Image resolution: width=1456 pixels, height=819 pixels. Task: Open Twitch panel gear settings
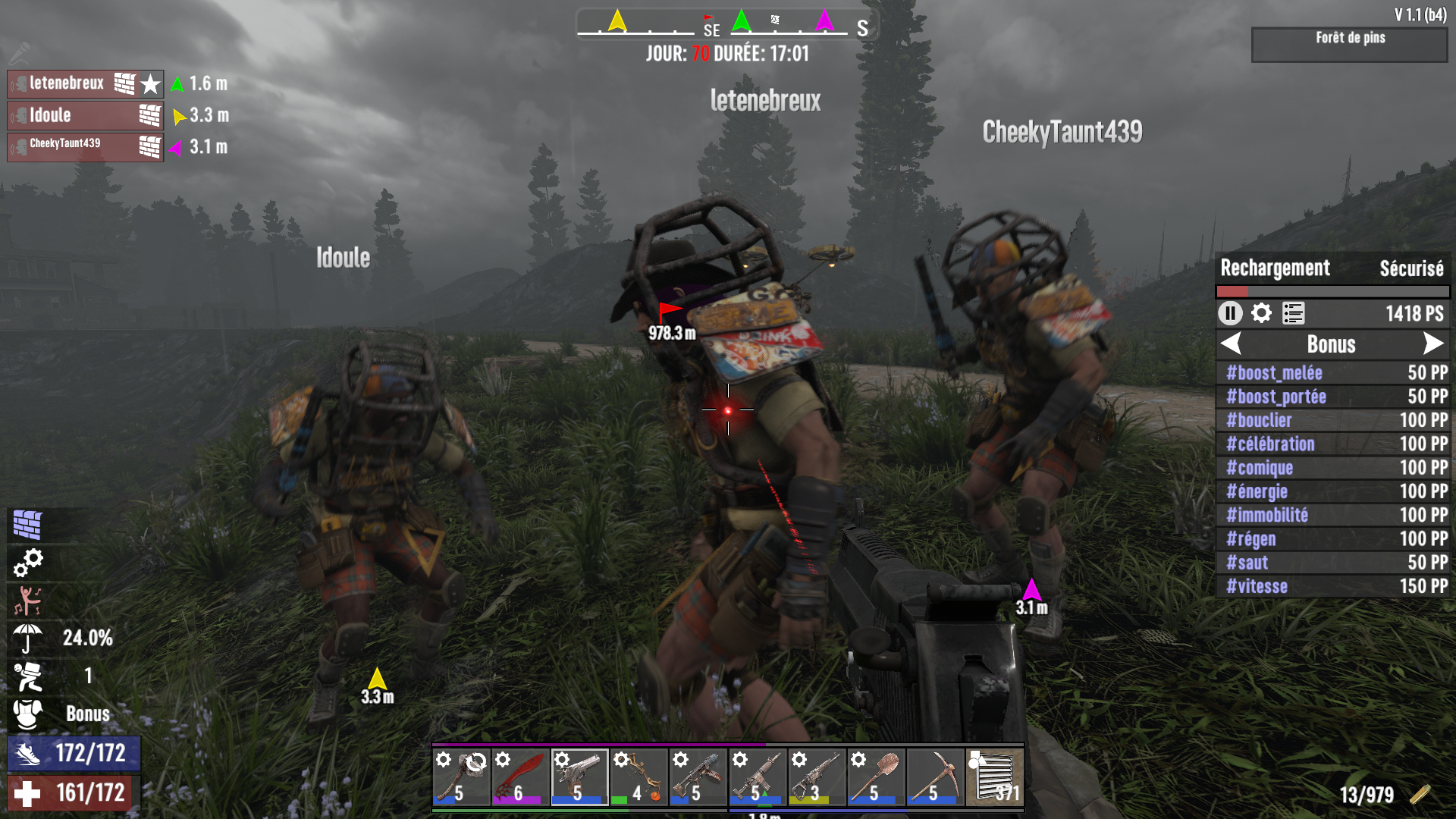coord(1261,313)
